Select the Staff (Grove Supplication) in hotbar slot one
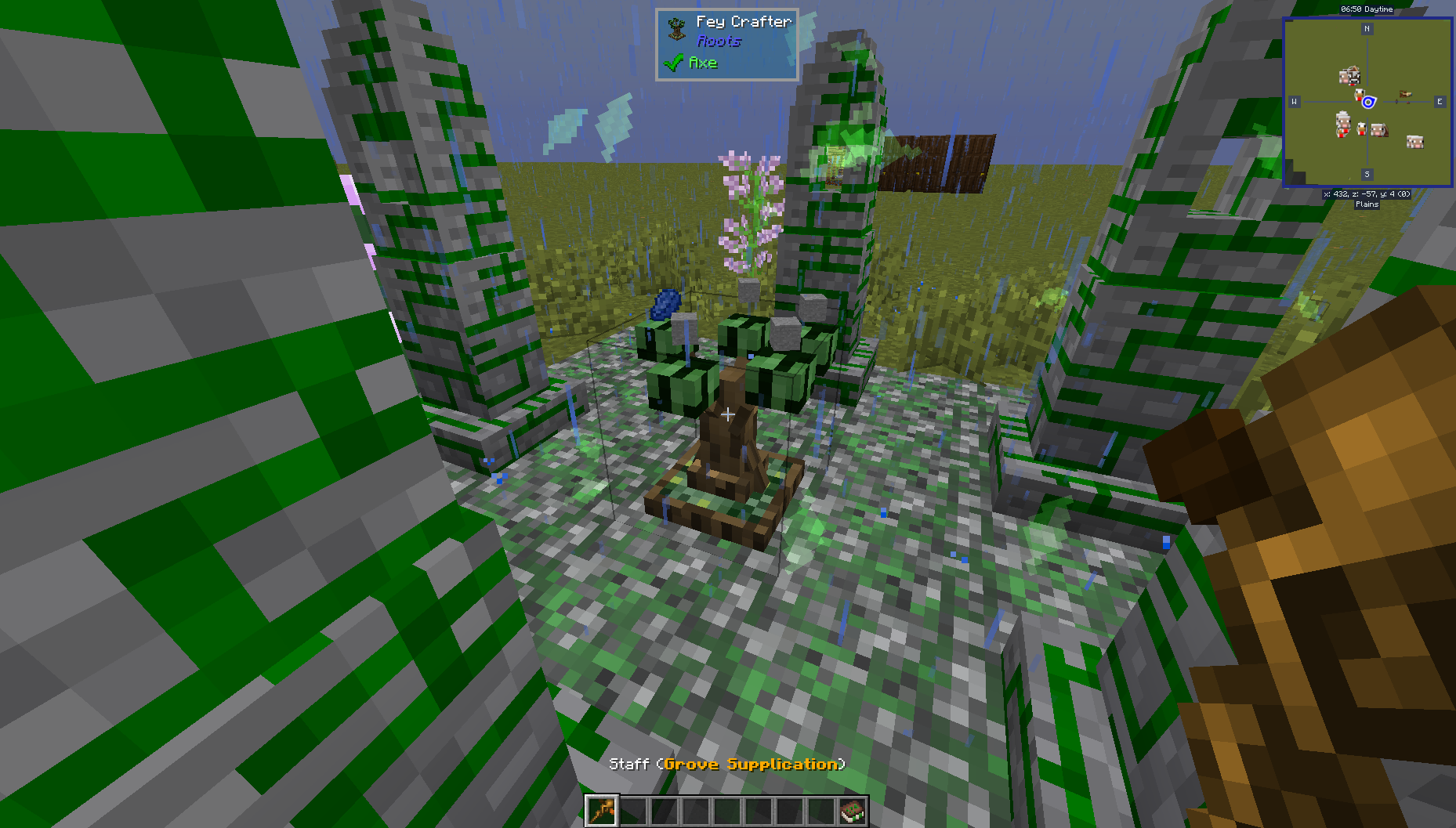This screenshot has width=1456, height=828. [x=603, y=812]
